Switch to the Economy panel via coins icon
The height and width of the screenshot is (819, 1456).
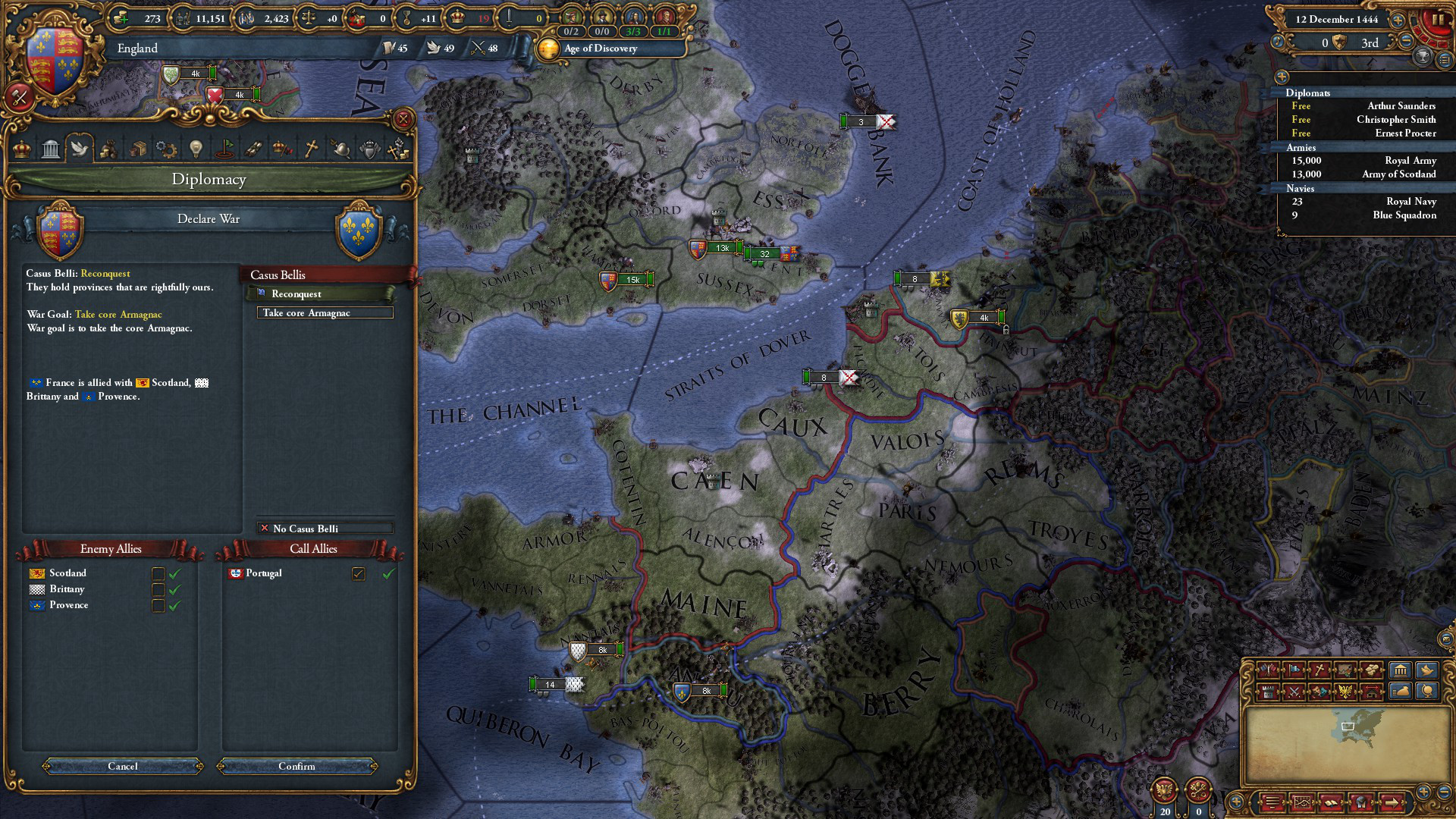[109, 149]
